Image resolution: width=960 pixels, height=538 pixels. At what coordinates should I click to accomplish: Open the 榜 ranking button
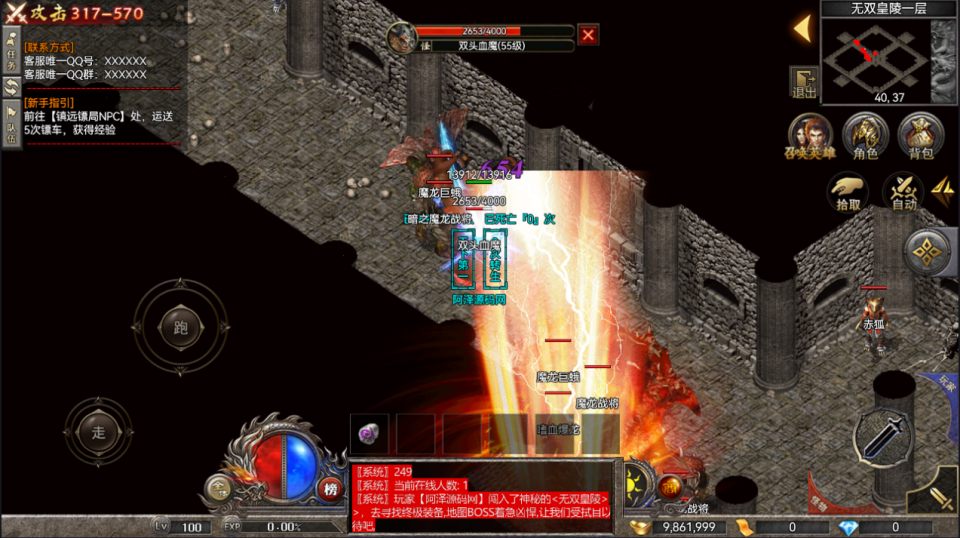330,488
